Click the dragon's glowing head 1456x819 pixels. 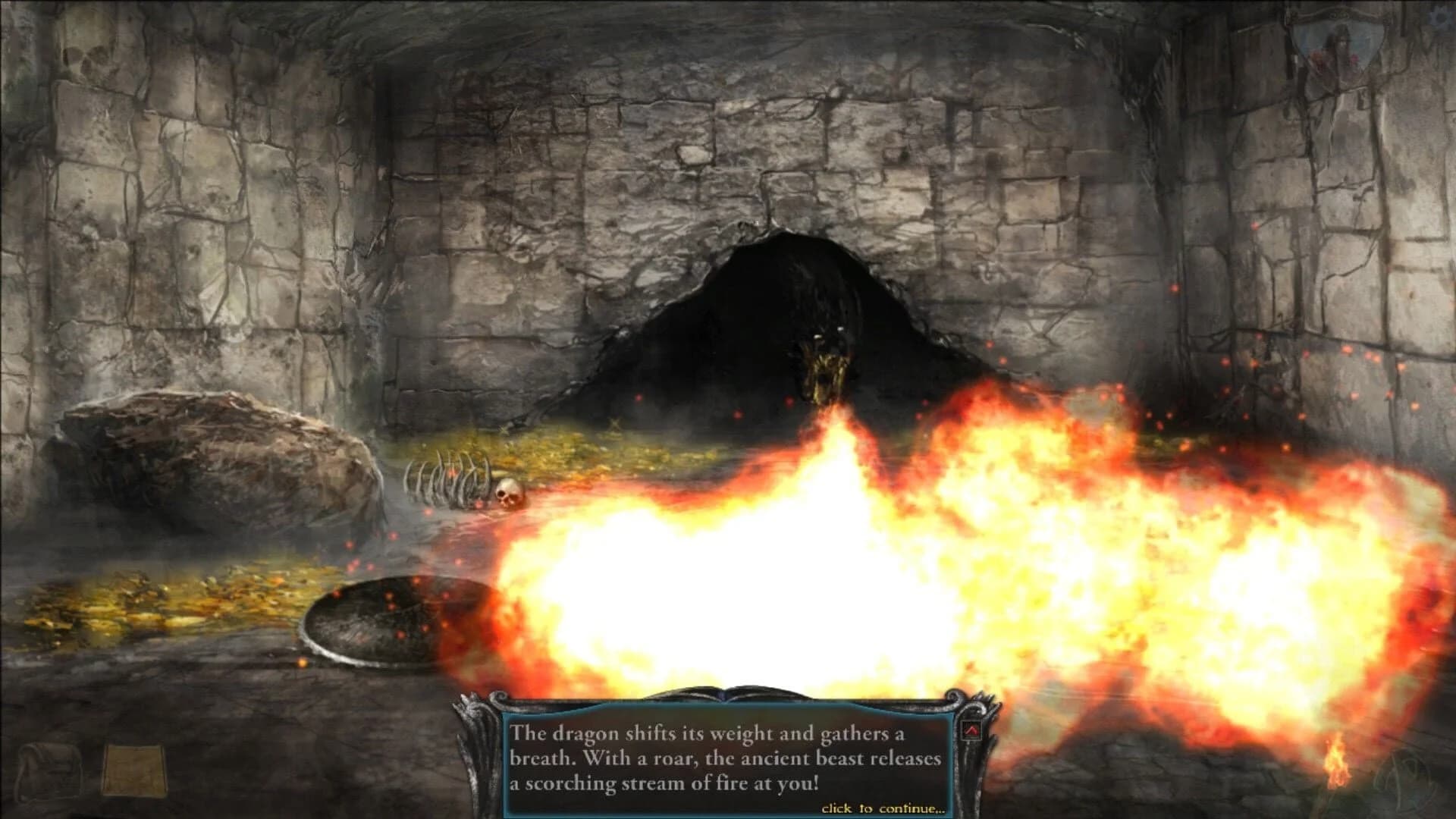pyautogui.click(x=827, y=364)
